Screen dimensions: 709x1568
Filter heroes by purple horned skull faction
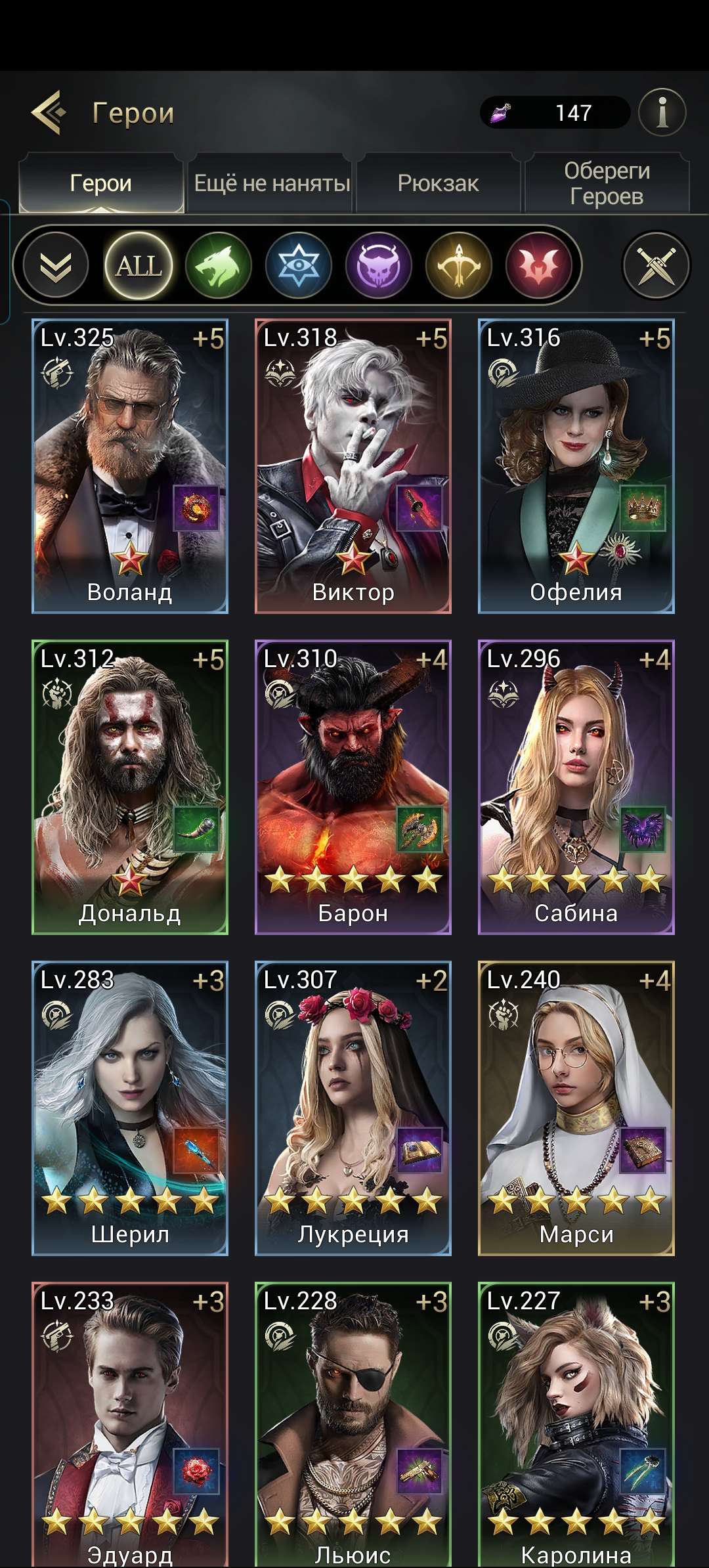(379, 265)
